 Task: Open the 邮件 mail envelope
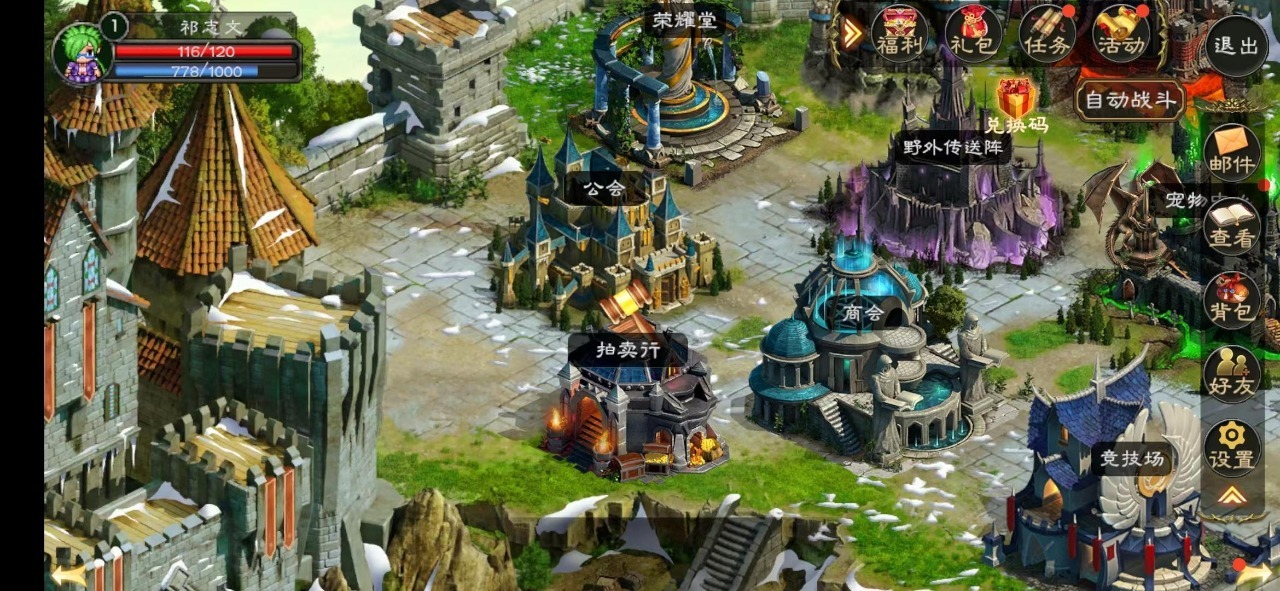(1232, 152)
